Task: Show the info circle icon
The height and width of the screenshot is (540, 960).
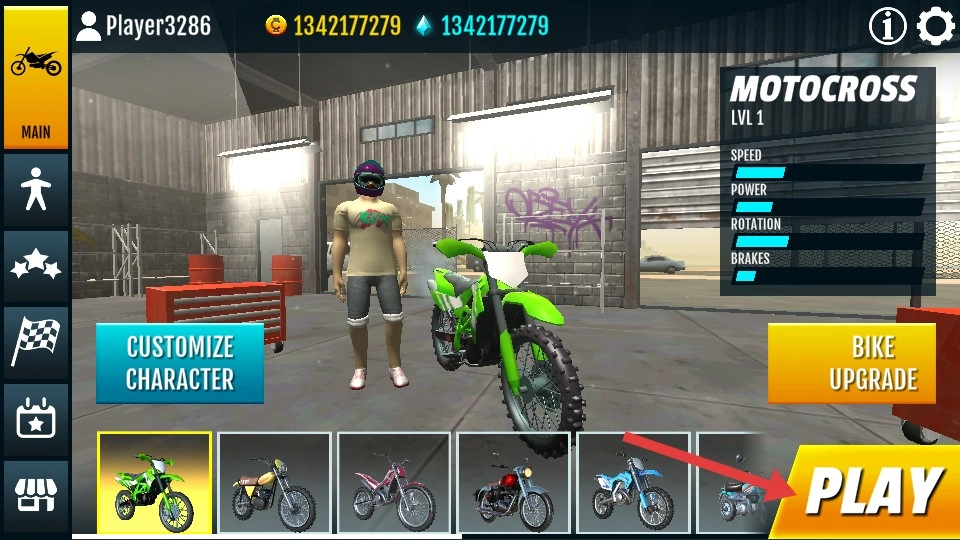Action: pyautogui.click(x=887, y=26)
